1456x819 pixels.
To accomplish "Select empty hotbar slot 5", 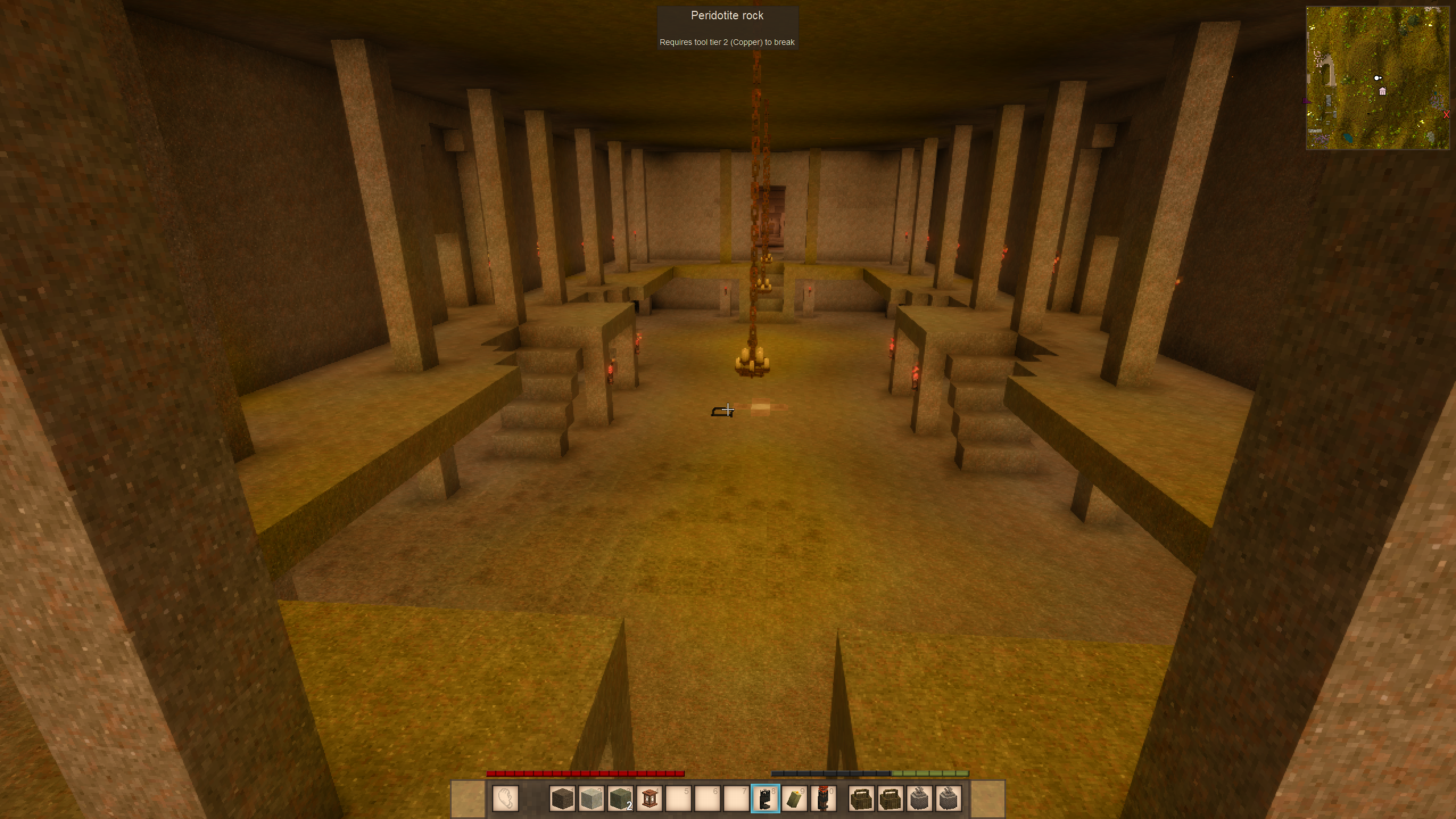I will coord(679,799).
